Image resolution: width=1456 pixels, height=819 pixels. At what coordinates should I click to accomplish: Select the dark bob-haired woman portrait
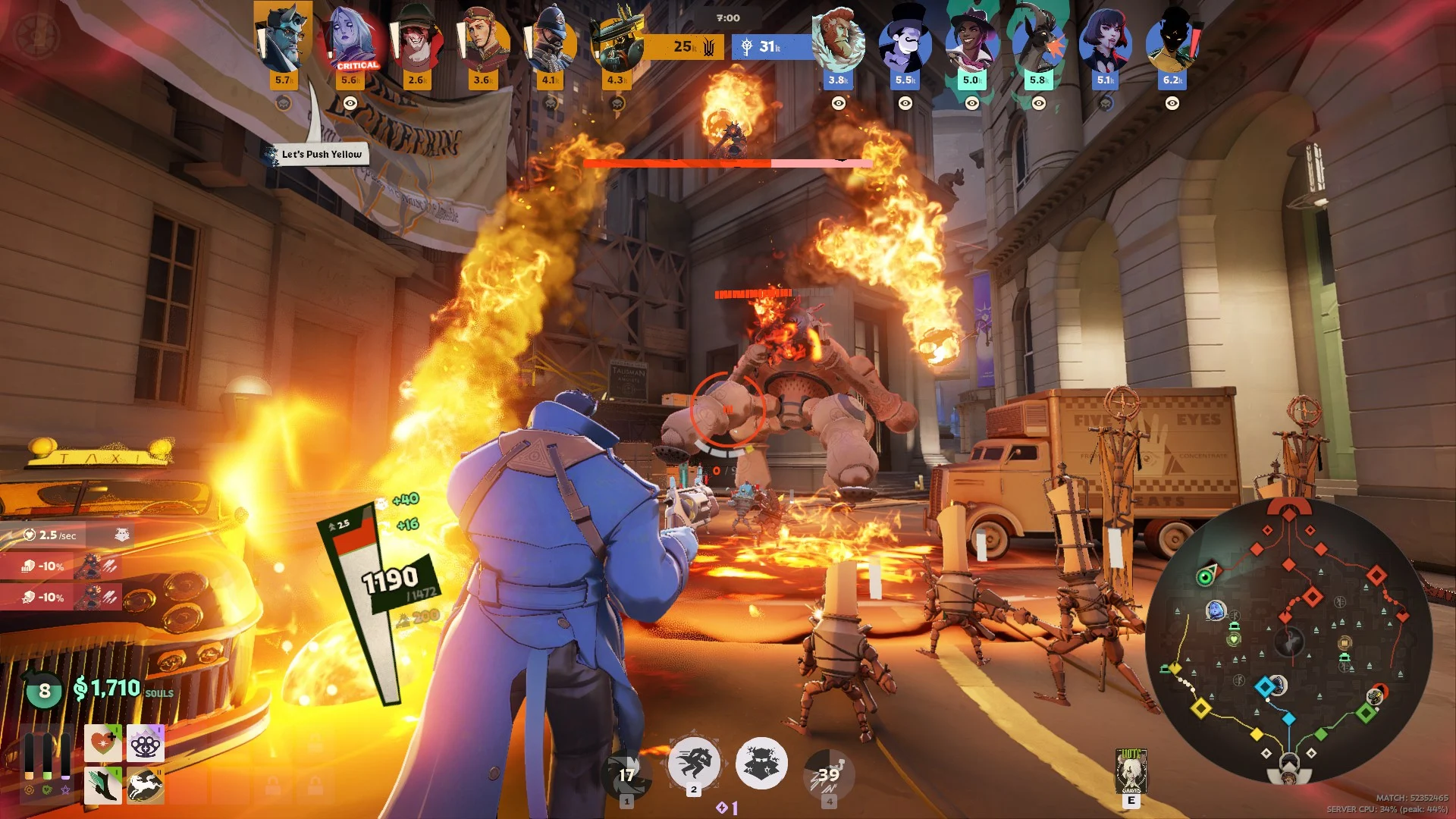(x=1105, y=42)
